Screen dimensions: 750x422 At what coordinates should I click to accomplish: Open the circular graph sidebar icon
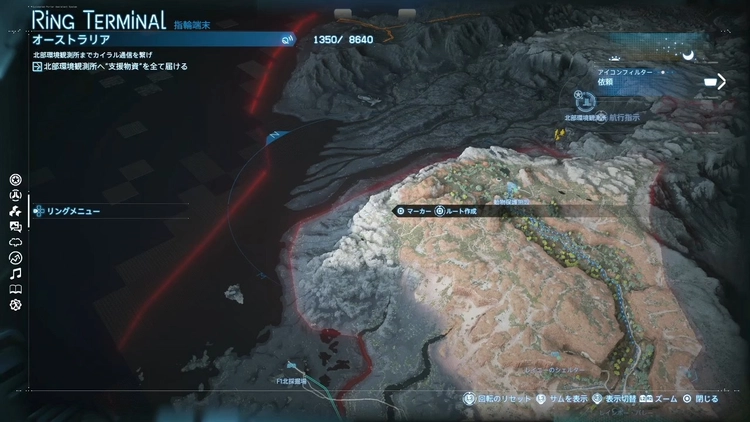[x=15, y=258]
